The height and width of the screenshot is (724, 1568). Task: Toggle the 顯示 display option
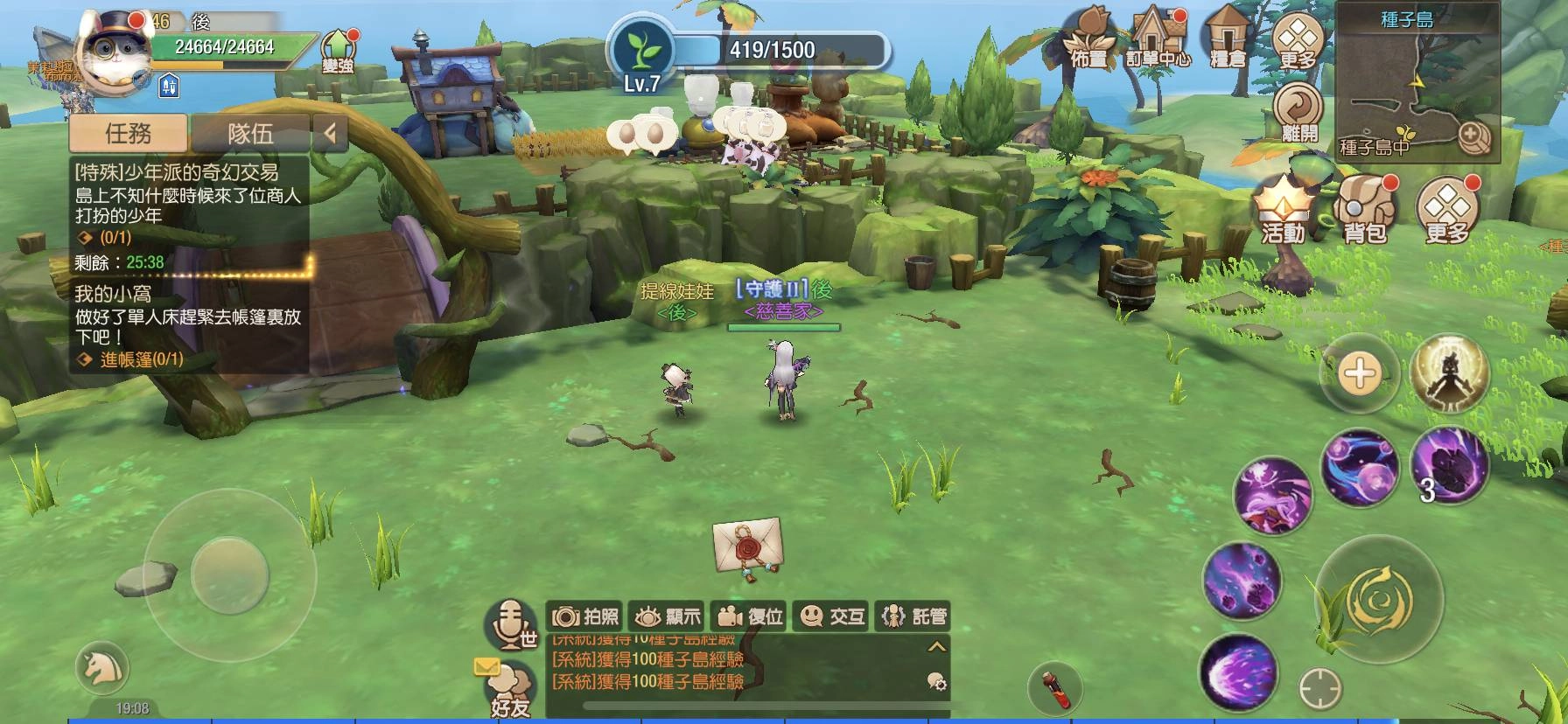[x=668, y=616]
